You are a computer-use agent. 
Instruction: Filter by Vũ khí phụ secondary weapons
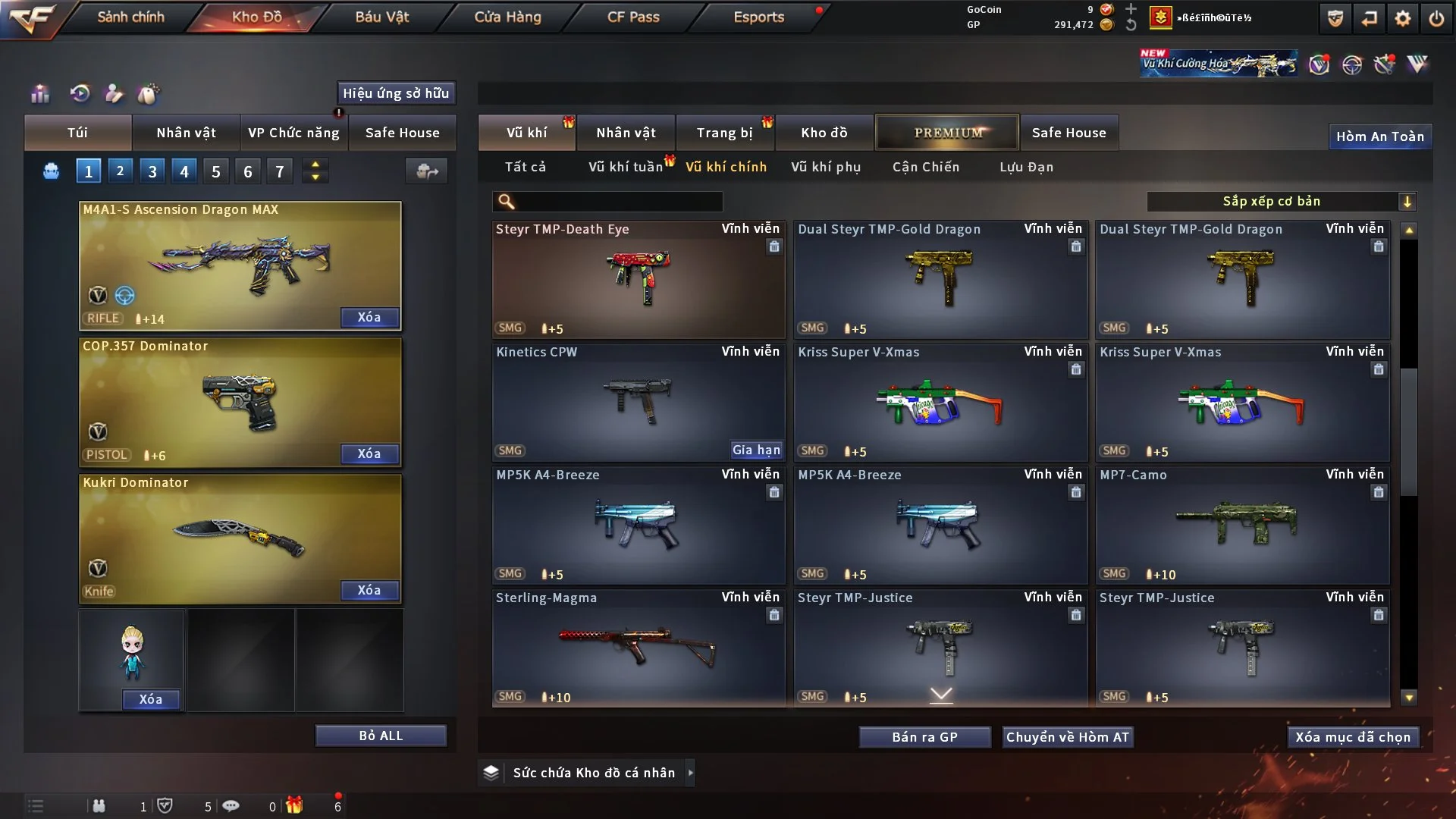(x=825, y=167)
